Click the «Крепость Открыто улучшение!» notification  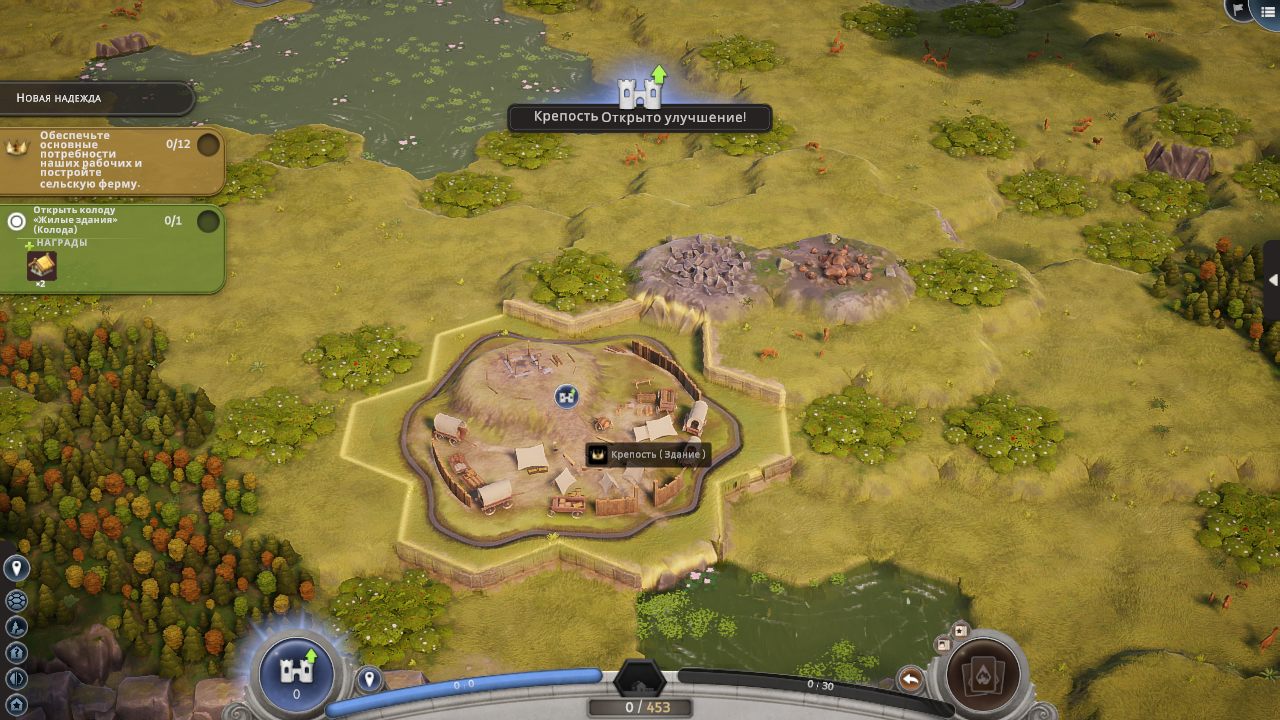coord(640,117)
